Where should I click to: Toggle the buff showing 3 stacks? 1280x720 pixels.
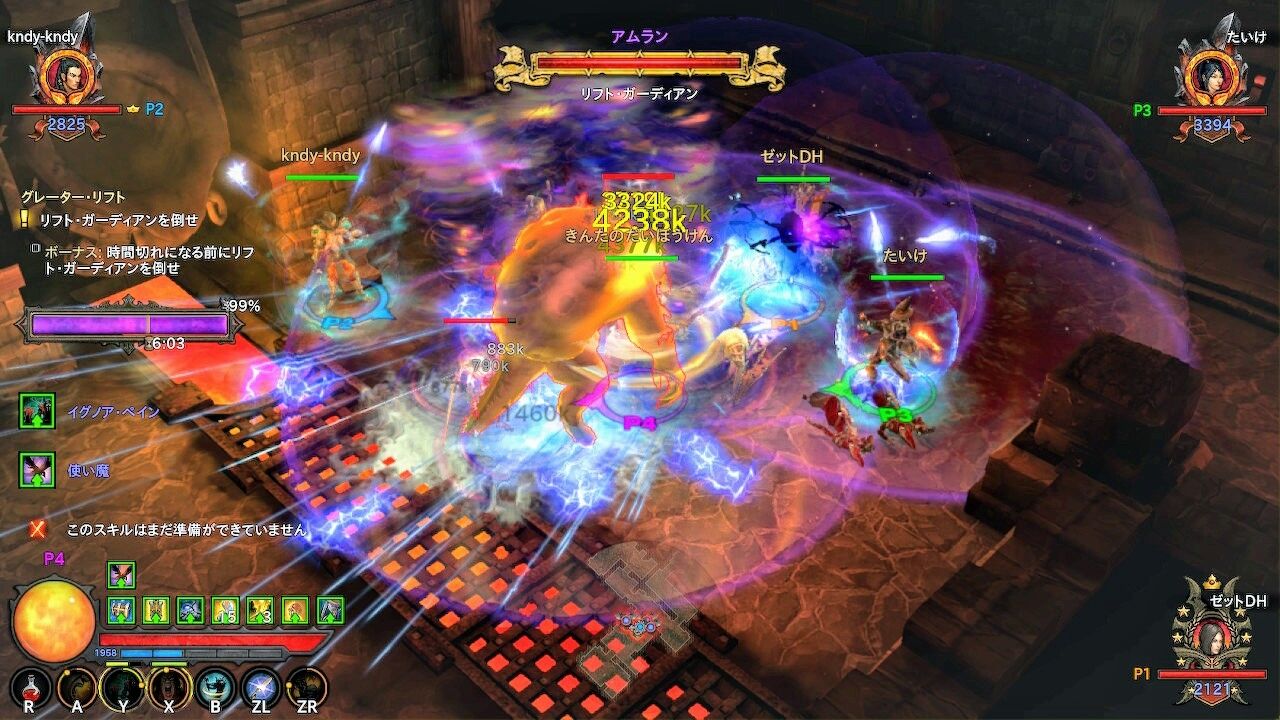260,613
